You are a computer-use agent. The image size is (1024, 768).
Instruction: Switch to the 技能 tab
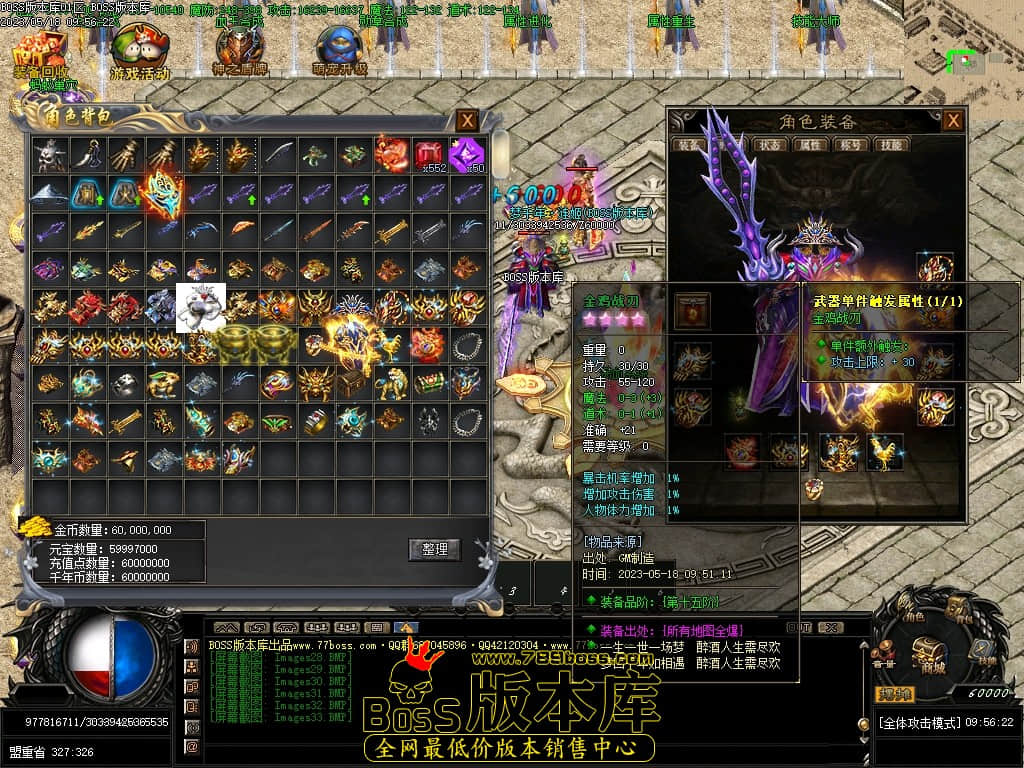(x=892, y=145)
